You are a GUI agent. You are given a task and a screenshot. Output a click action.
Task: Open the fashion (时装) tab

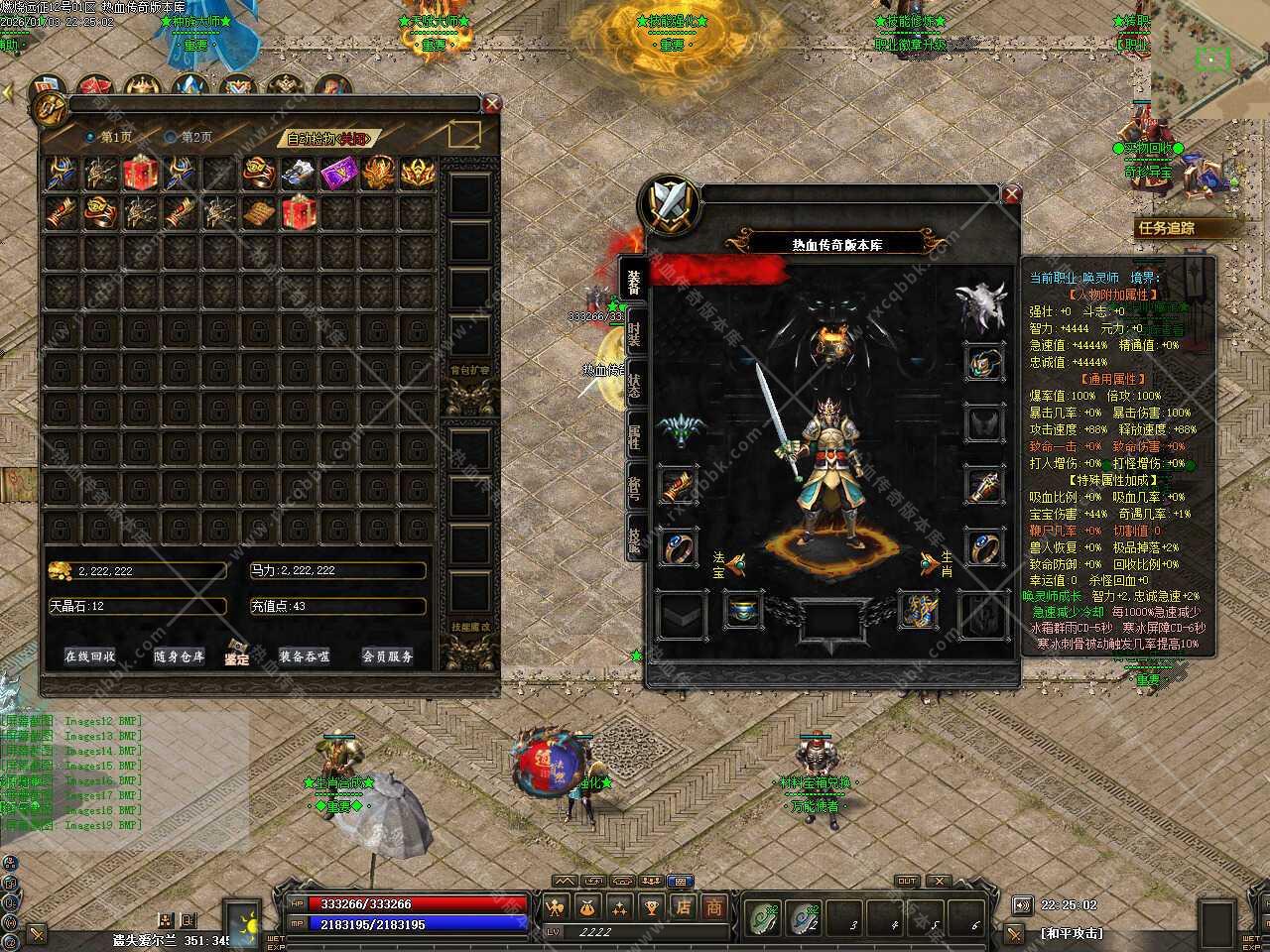click(633, 334)
